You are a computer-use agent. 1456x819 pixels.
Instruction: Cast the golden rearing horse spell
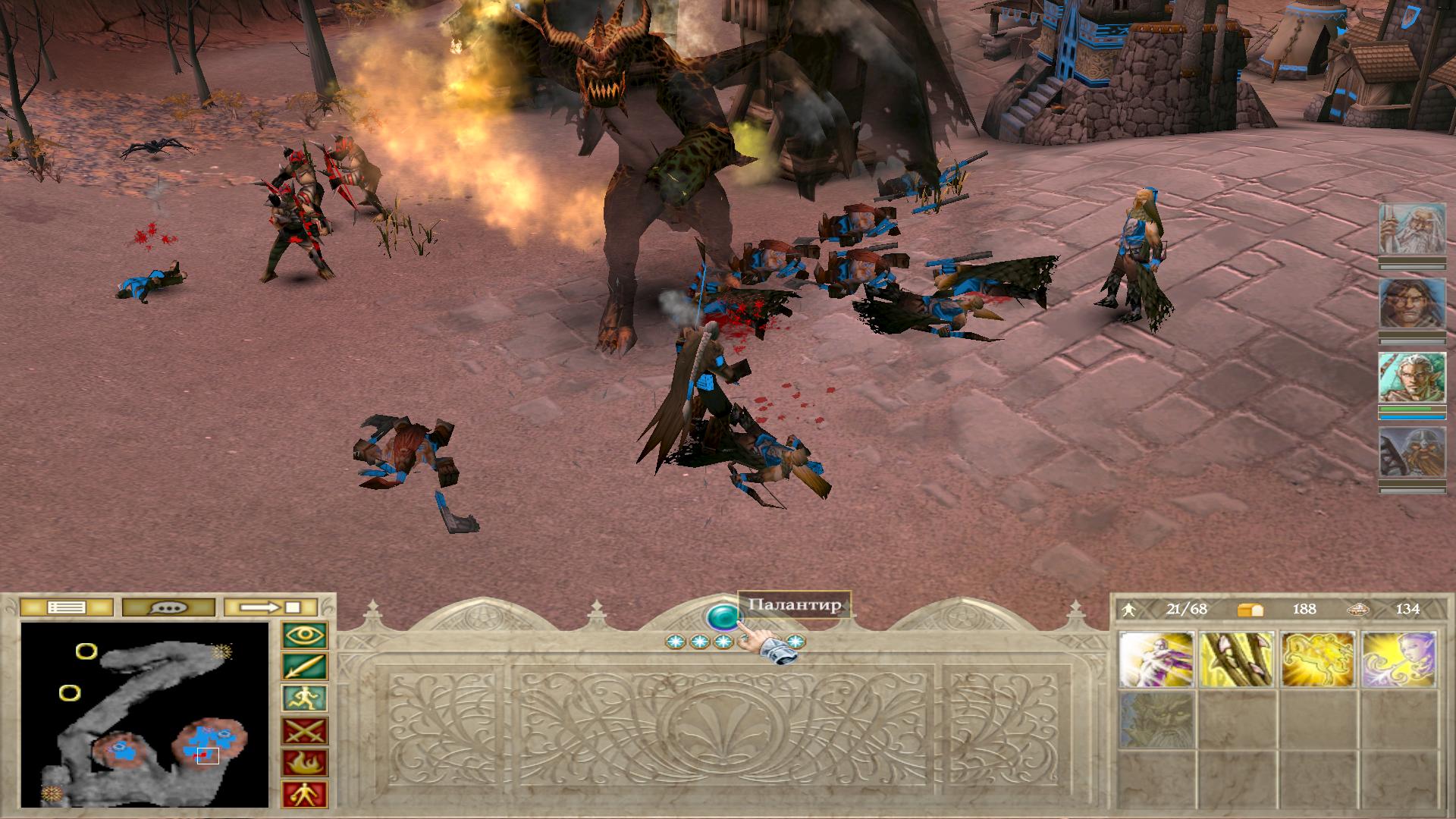click(1318, 660)
